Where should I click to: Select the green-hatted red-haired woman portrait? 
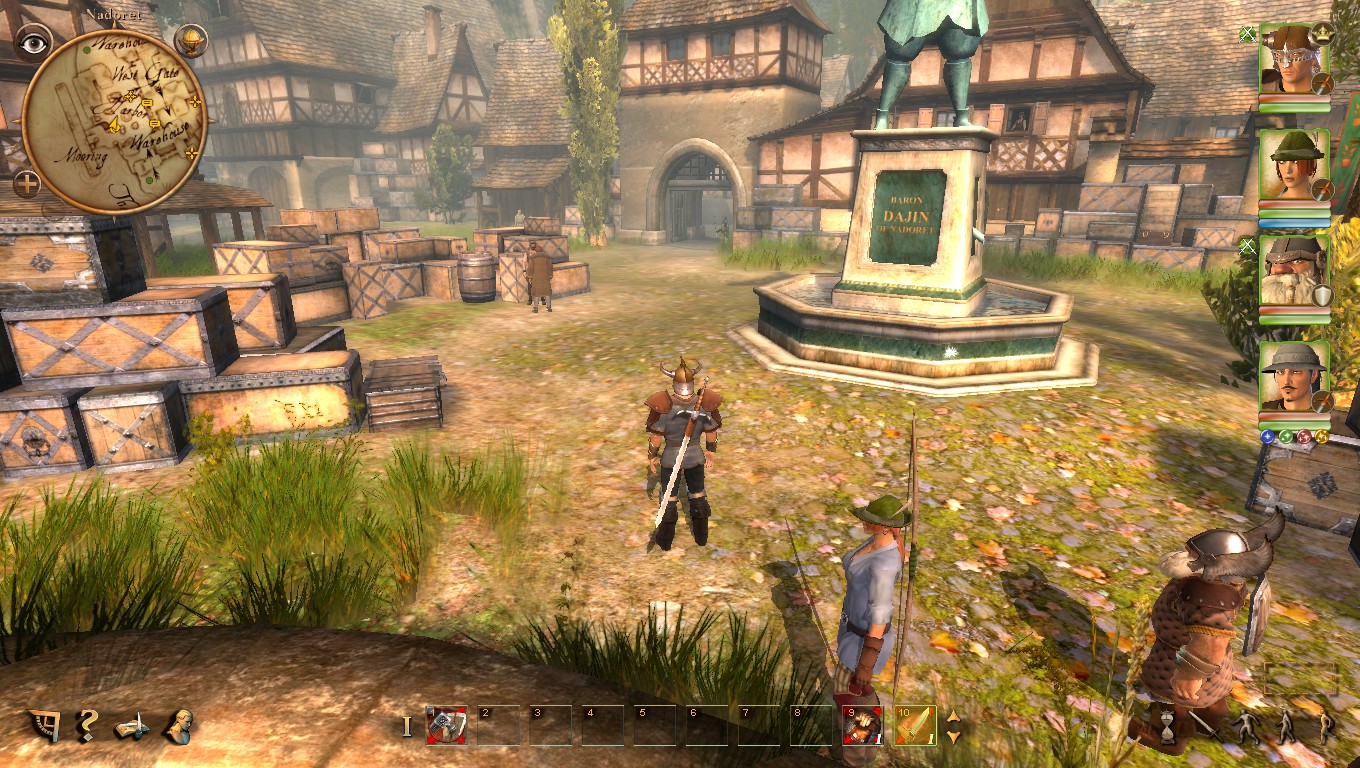(1294, 165)
